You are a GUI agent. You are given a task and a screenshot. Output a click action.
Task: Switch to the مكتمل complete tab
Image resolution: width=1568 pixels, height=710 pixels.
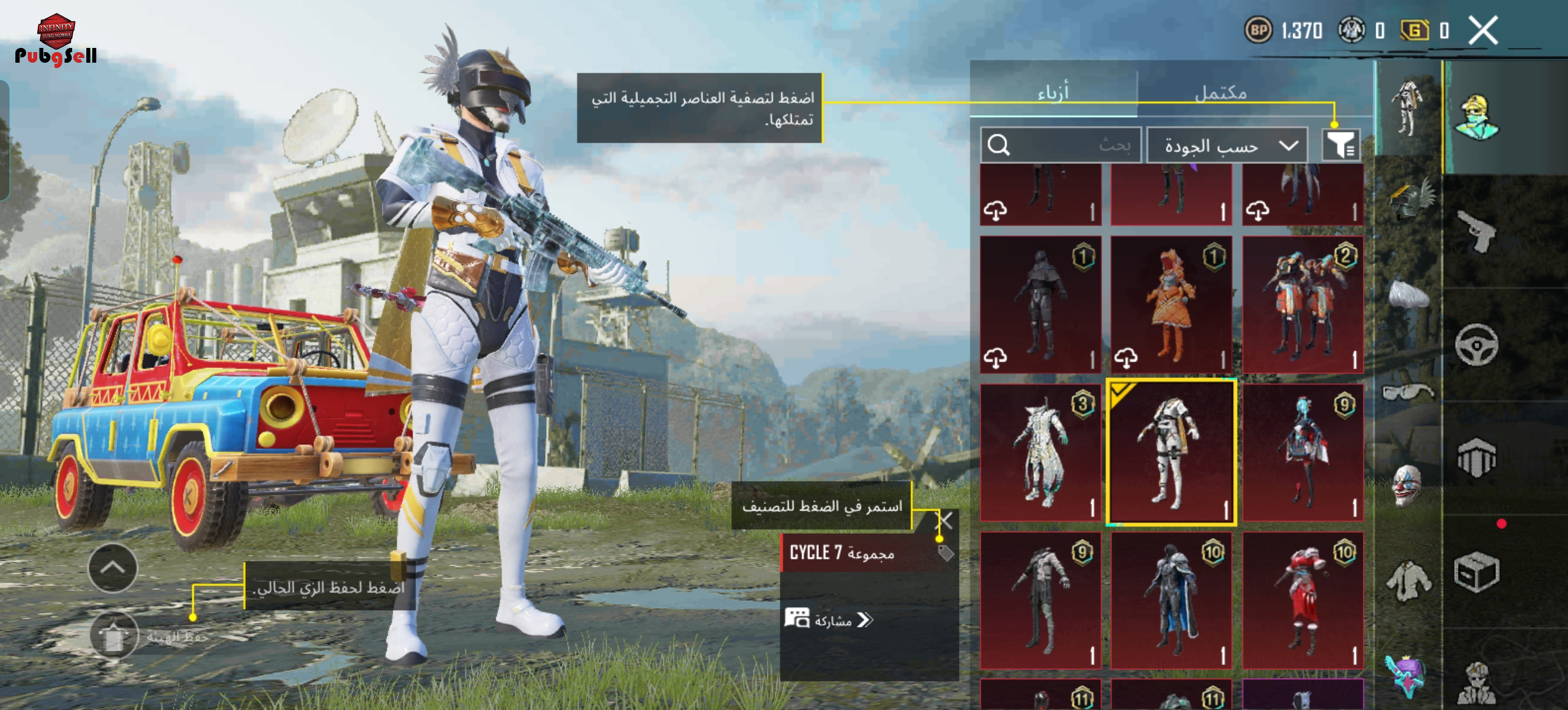click(x=1220, y=92)
